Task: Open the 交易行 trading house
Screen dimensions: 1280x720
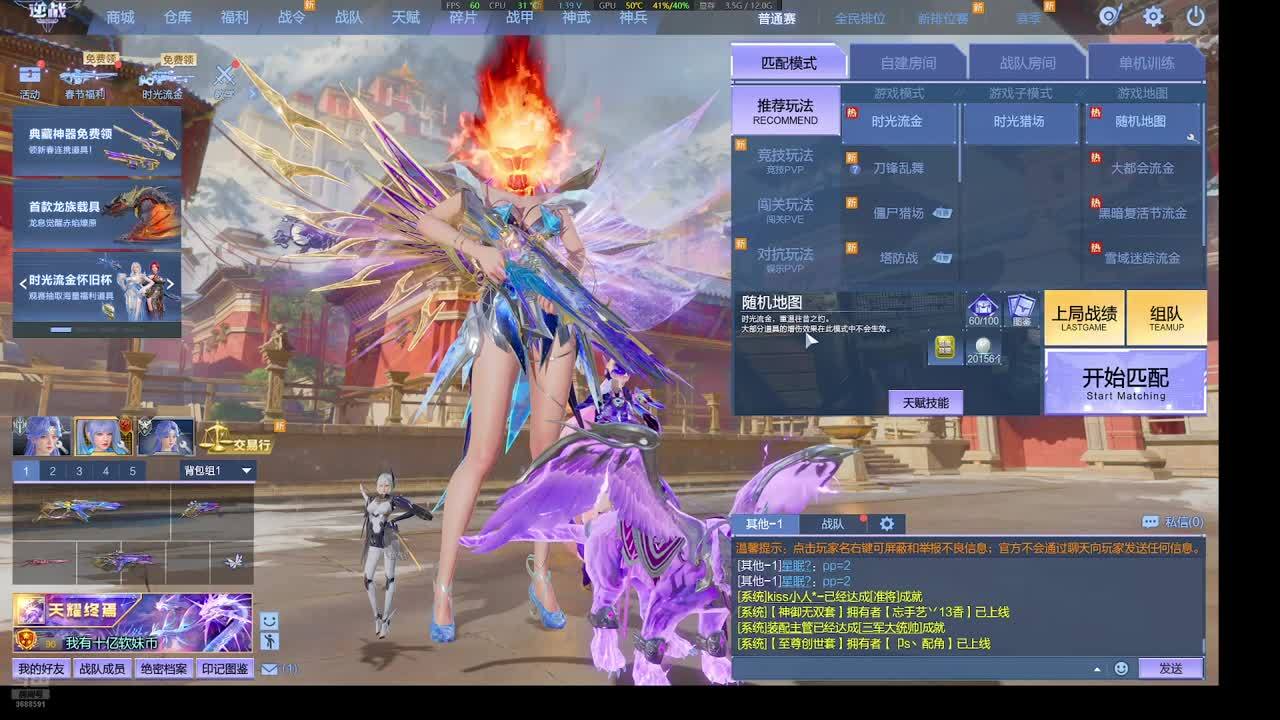Action: tap(238, 438)
